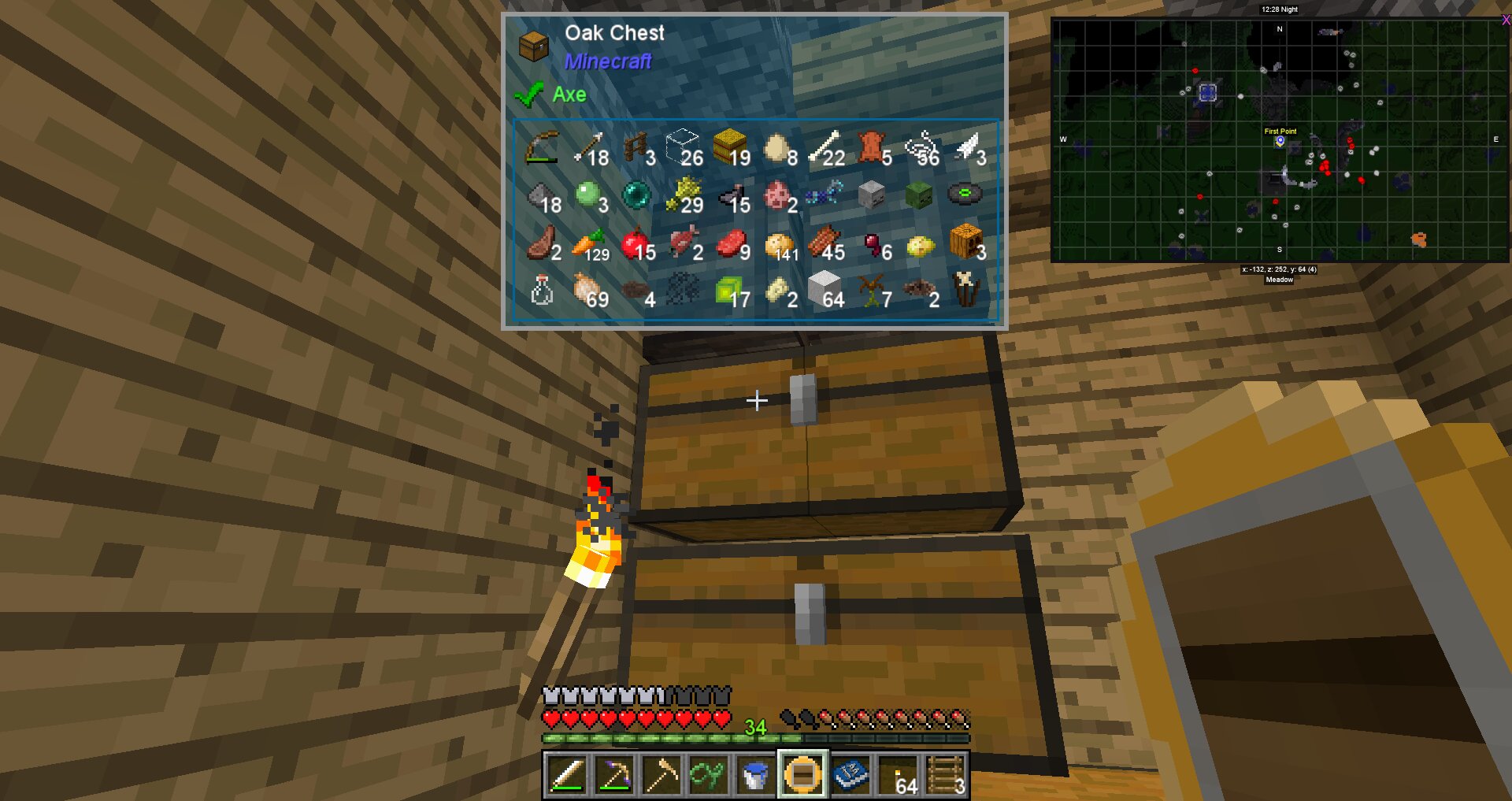Select the torch stack of 64 in the hotbar
The height and width of the screenshot is (801, 1512).
898,776
